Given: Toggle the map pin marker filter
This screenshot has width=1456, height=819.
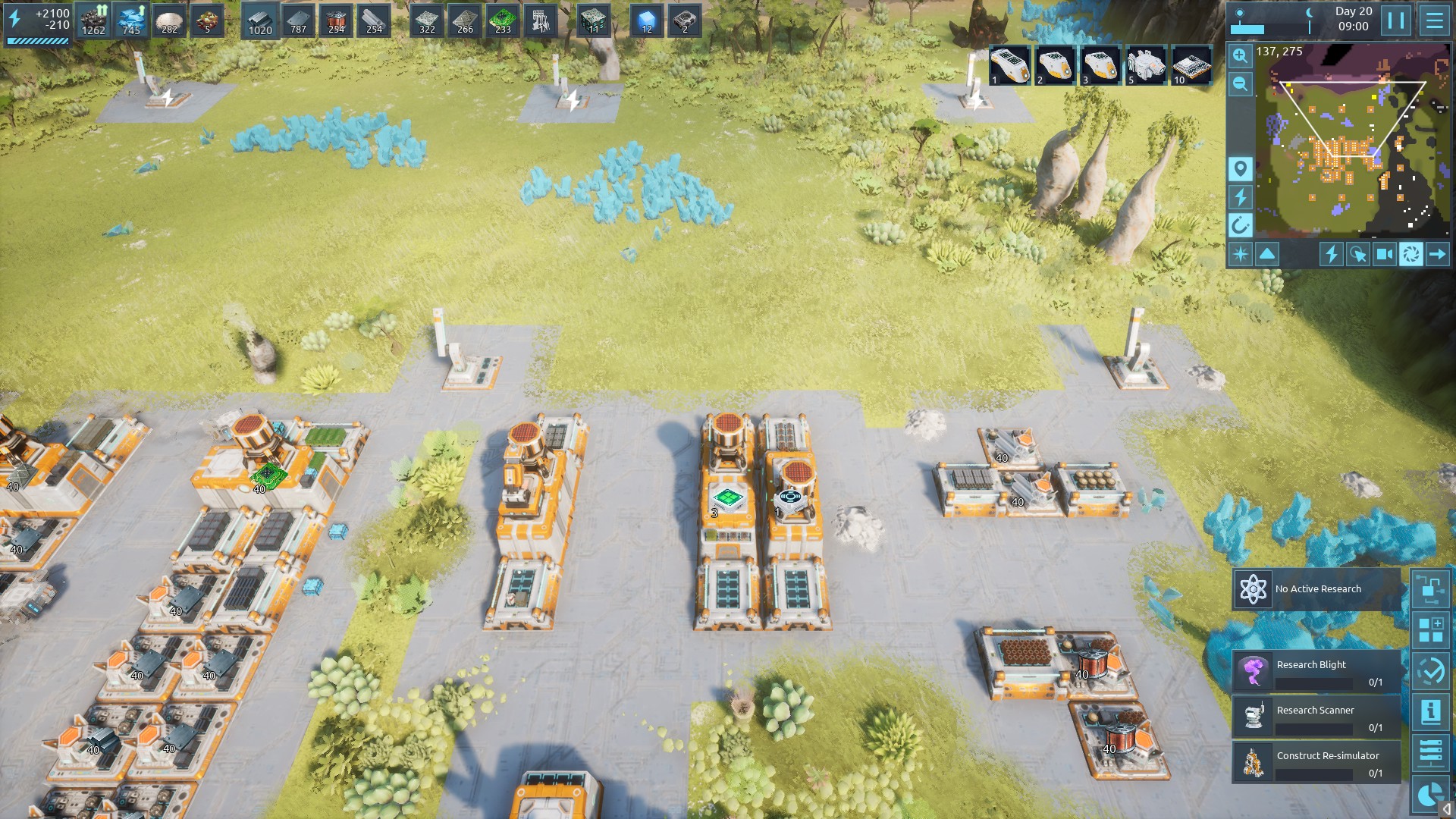Looking at the screenshot, I should [x=1240, y=168].
